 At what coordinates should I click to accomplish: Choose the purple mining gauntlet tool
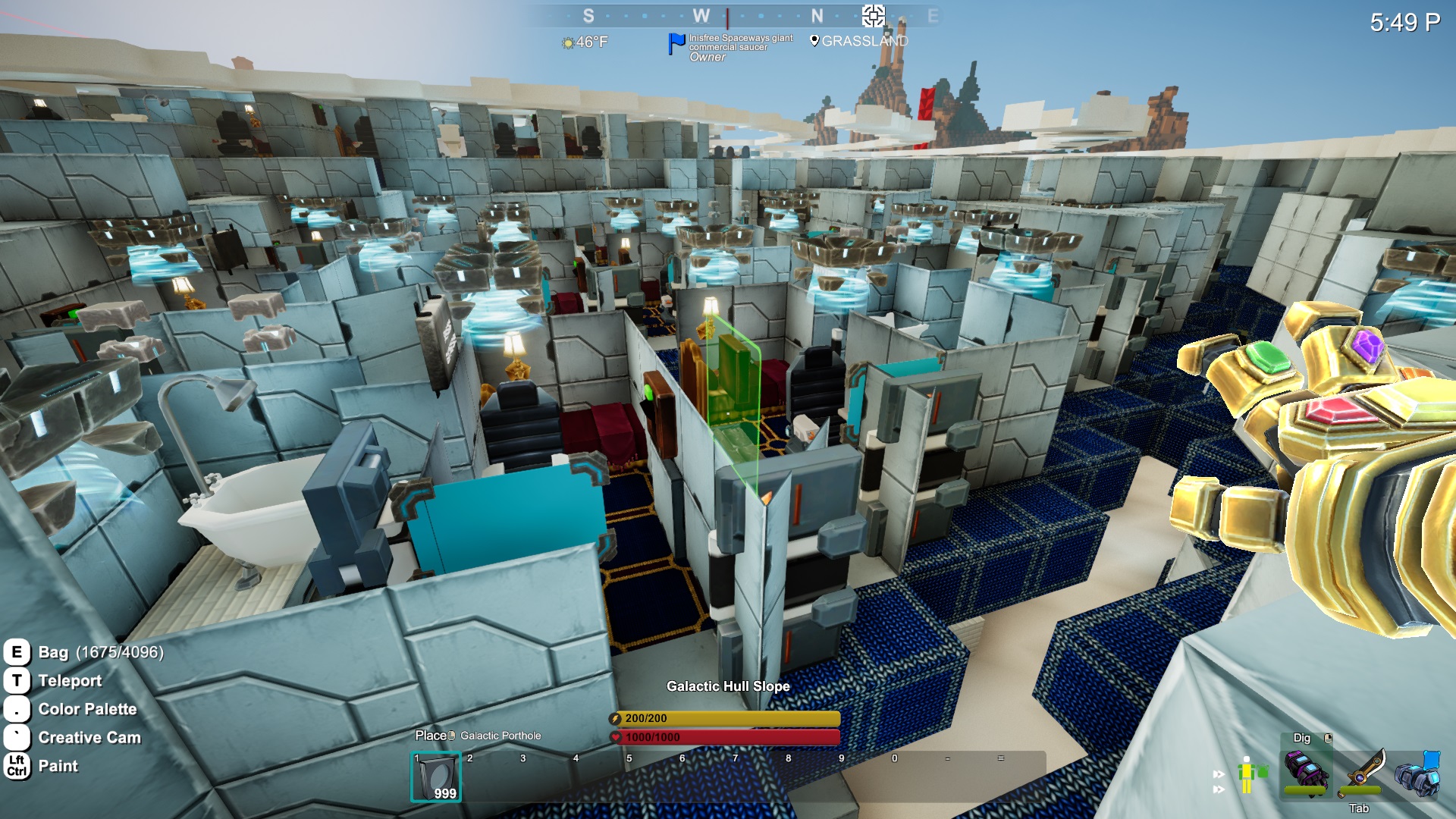tap(1306, 773)
